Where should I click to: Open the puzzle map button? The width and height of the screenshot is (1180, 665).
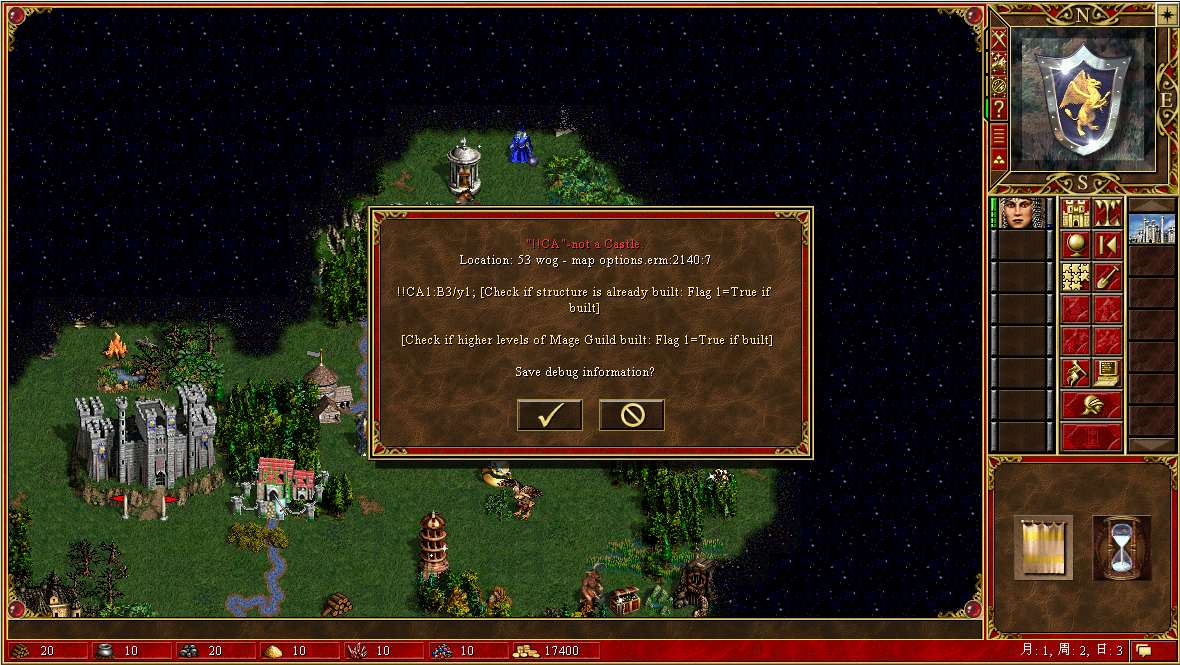(x=1076, y=276)
